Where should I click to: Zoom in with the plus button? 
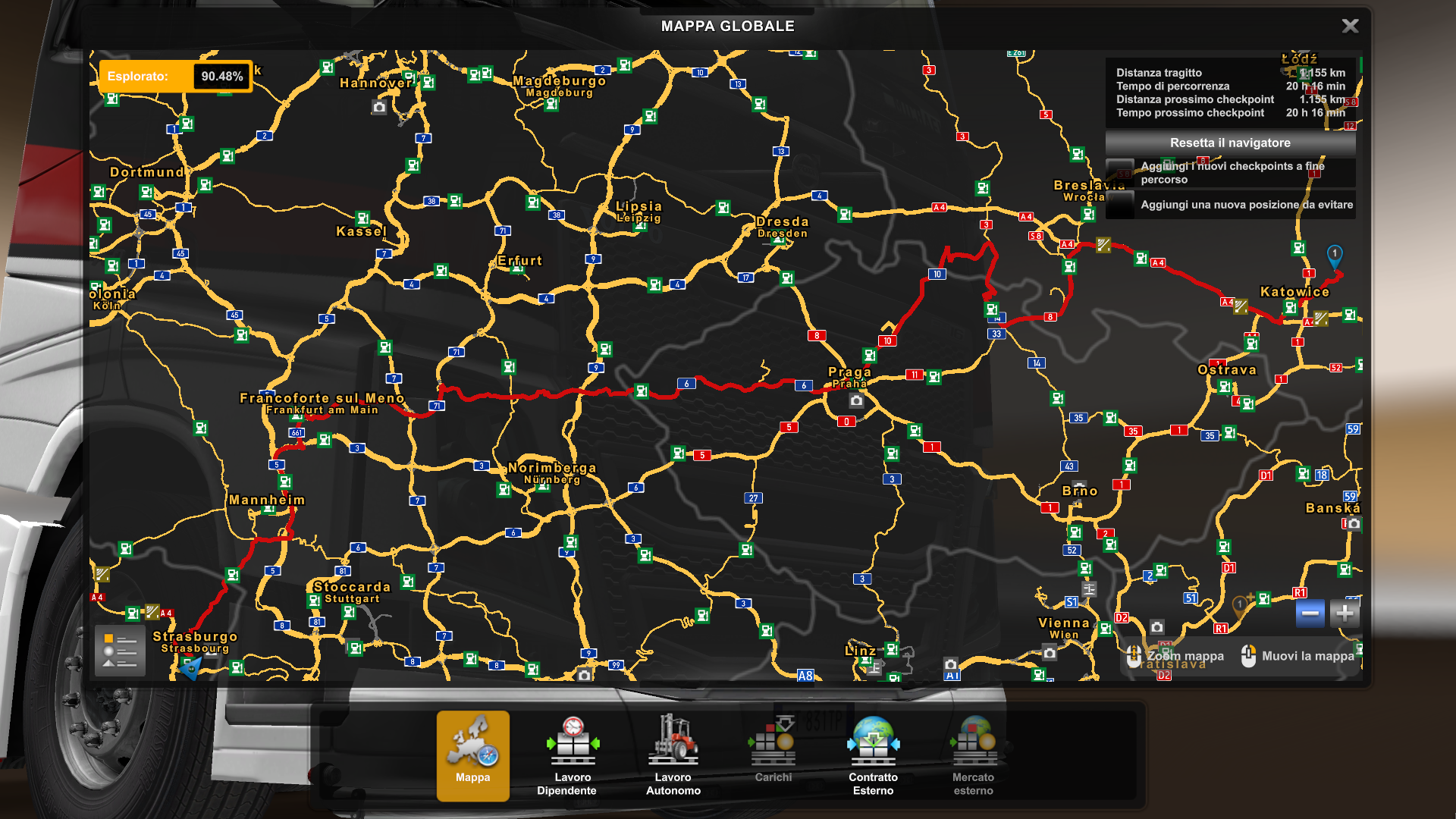point(1345,614)
